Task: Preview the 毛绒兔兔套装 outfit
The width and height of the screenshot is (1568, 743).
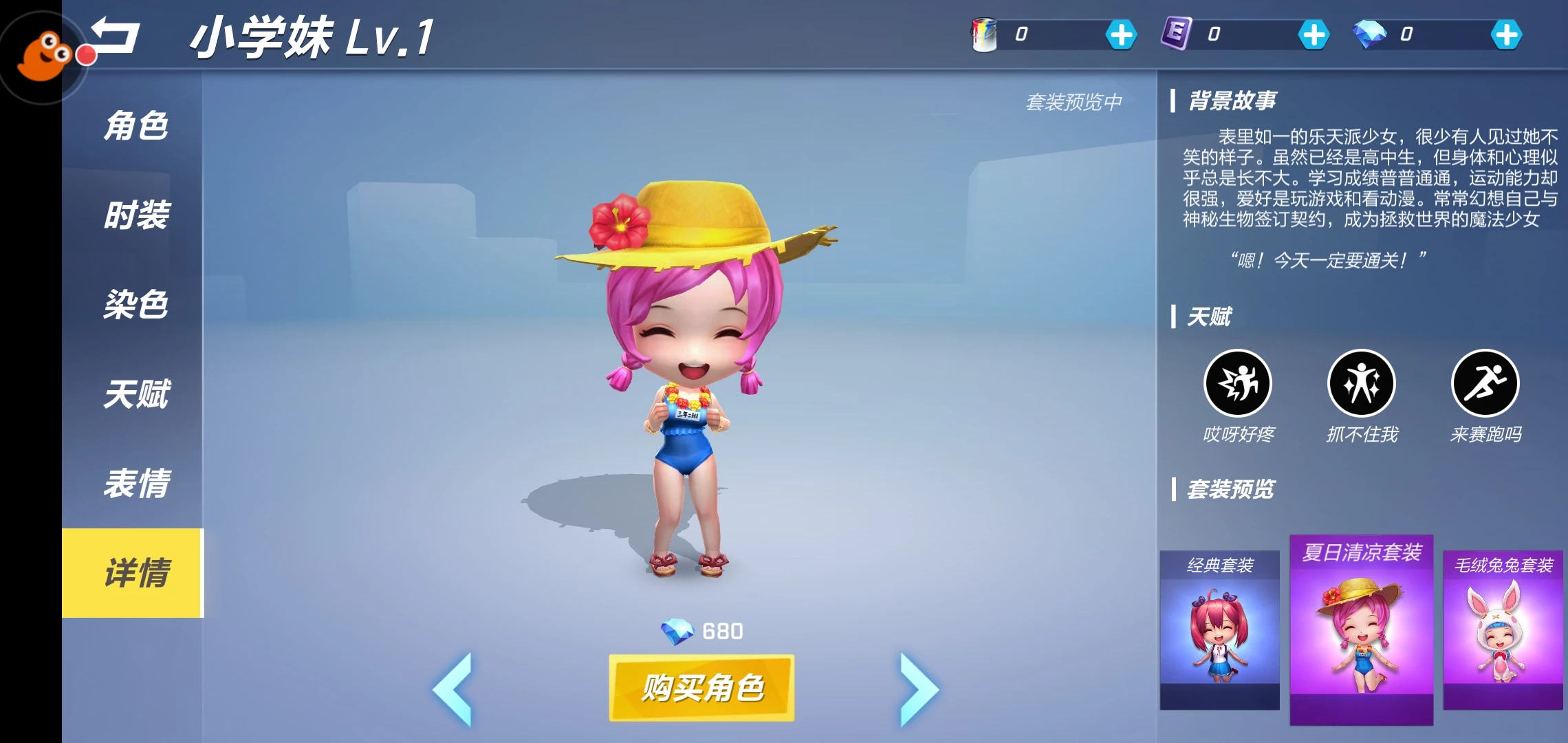Action: (1503, 629)
